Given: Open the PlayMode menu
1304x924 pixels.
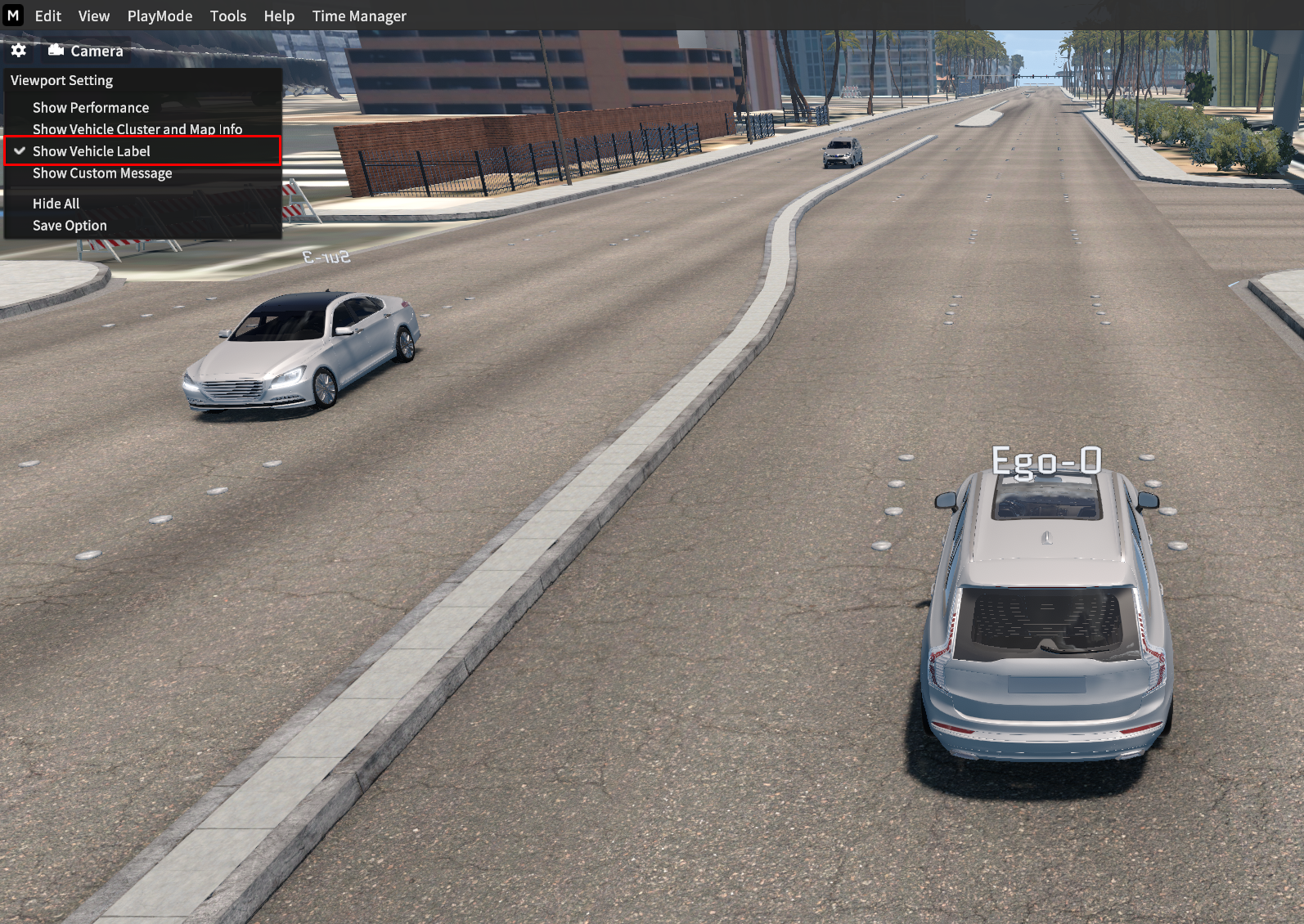Looking at the screenshot, I should (160, 16).
